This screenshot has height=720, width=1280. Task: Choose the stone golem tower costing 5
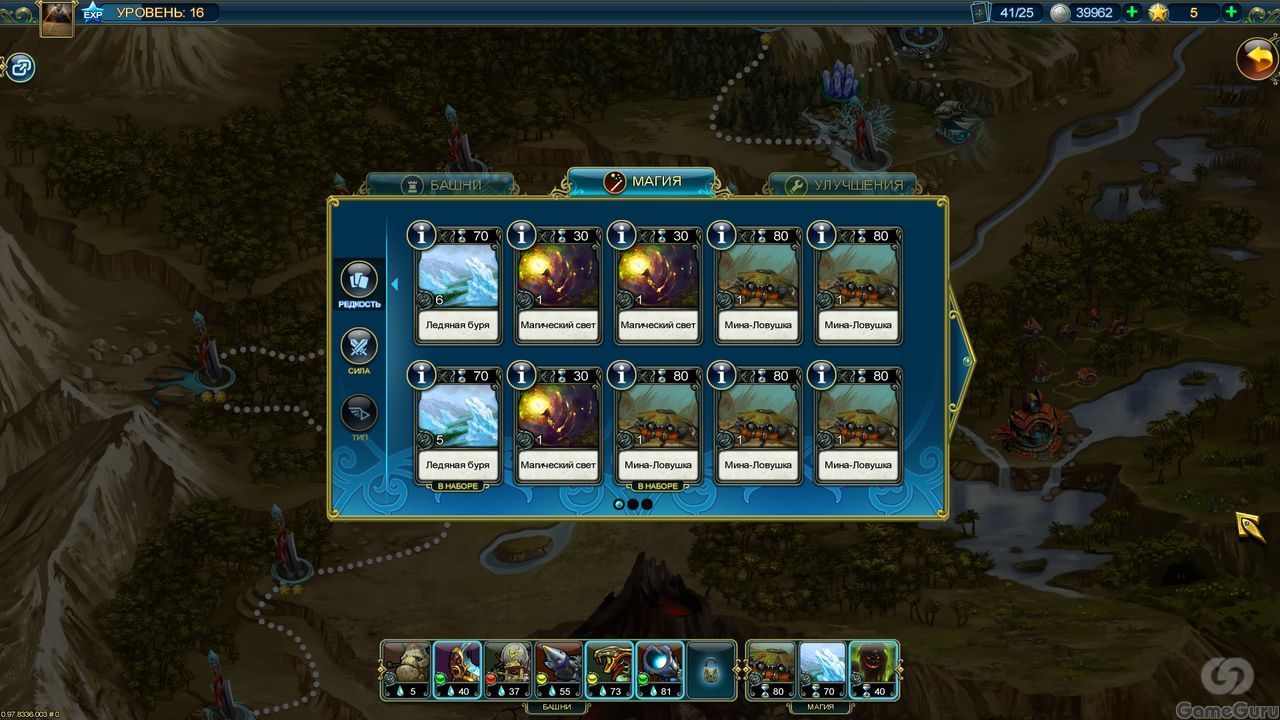pyautogui.click(x=405, y=669)
